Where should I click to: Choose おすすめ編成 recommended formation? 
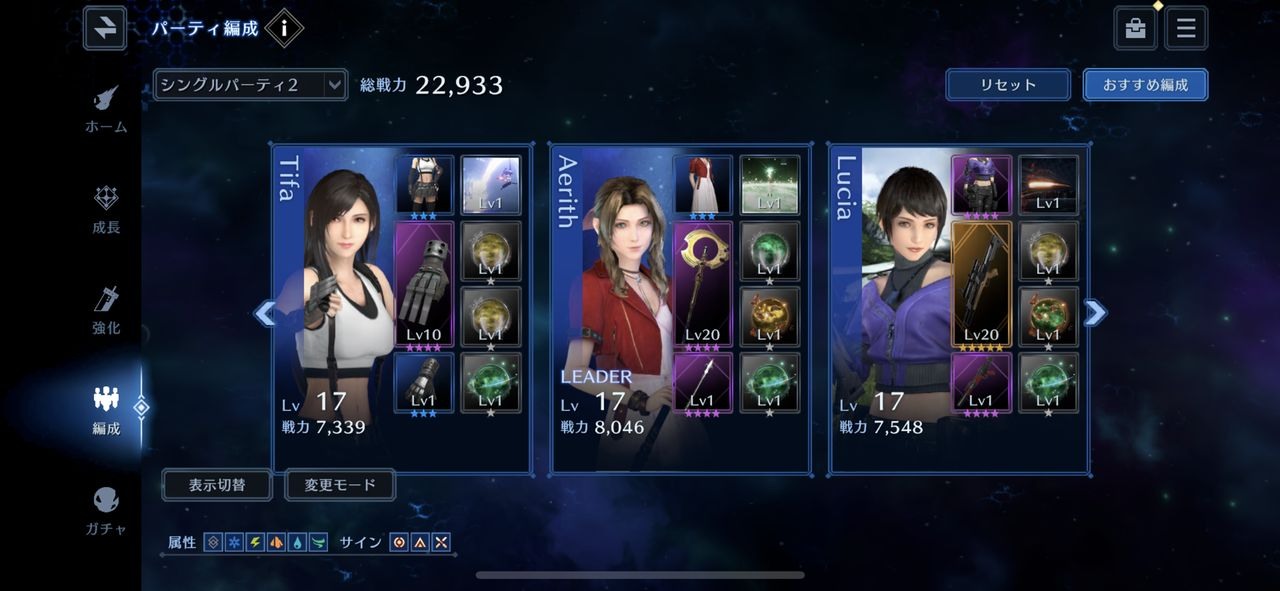point(1145,85)
